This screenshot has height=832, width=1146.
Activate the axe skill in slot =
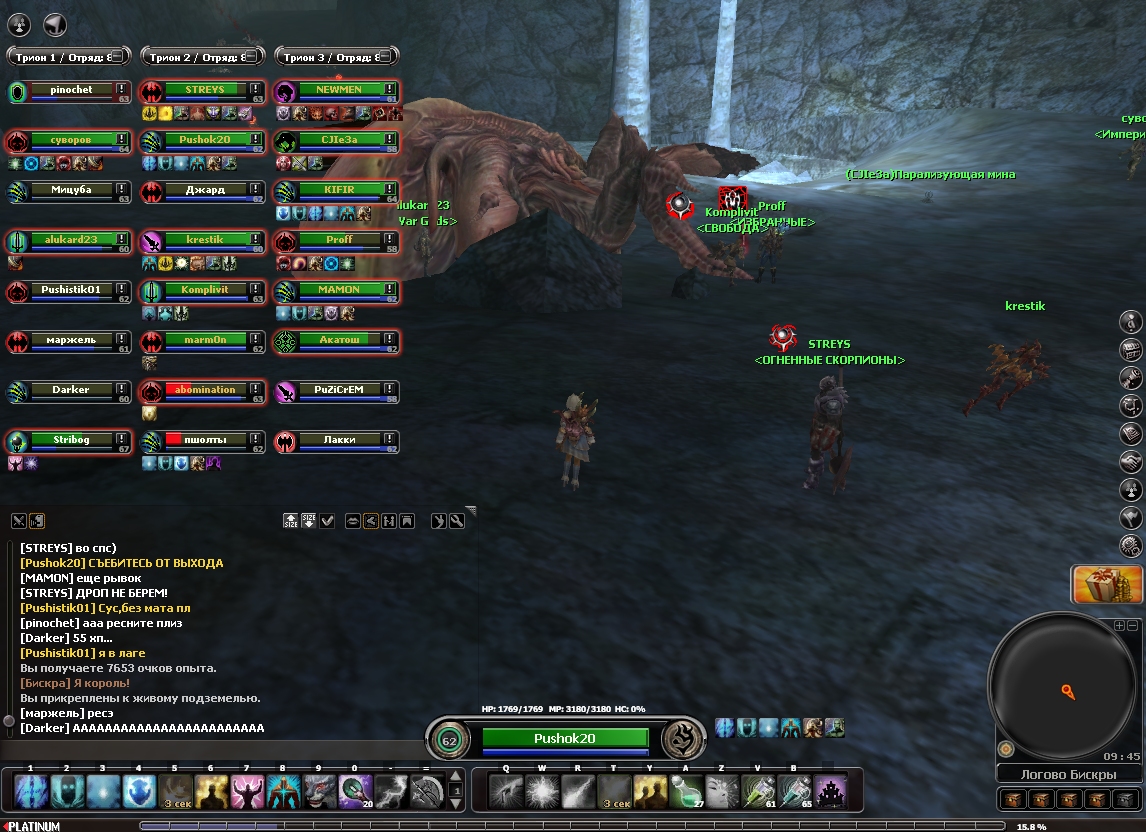tap(427, 792)
